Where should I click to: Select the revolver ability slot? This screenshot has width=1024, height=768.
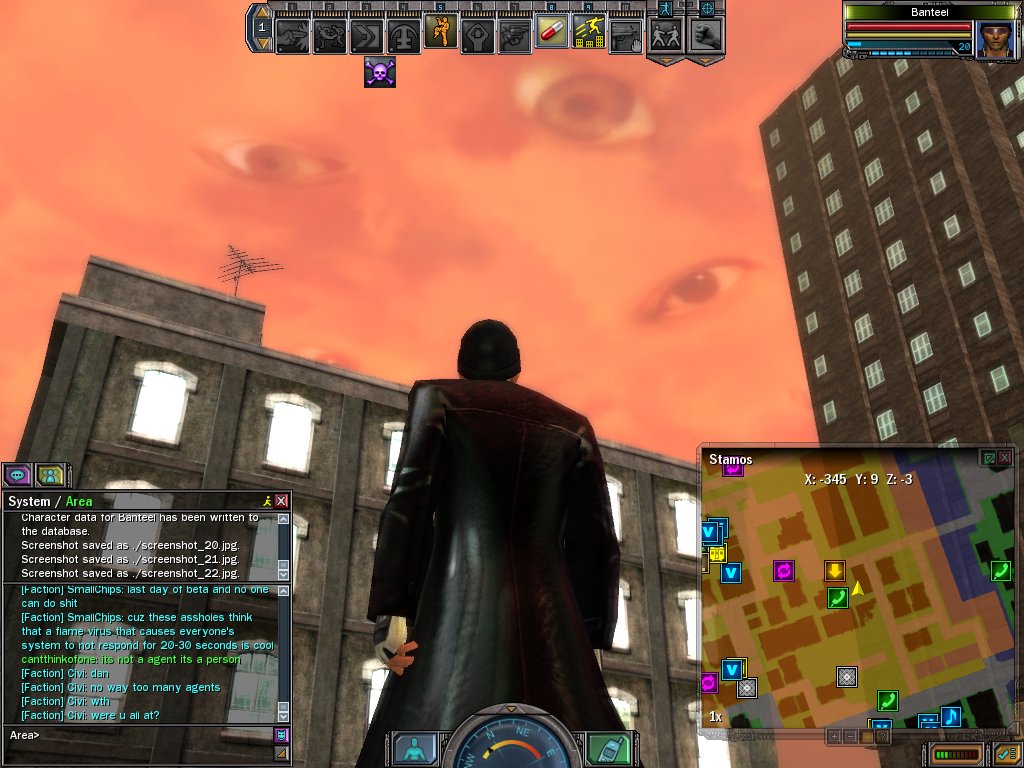[x=514, y=35]
